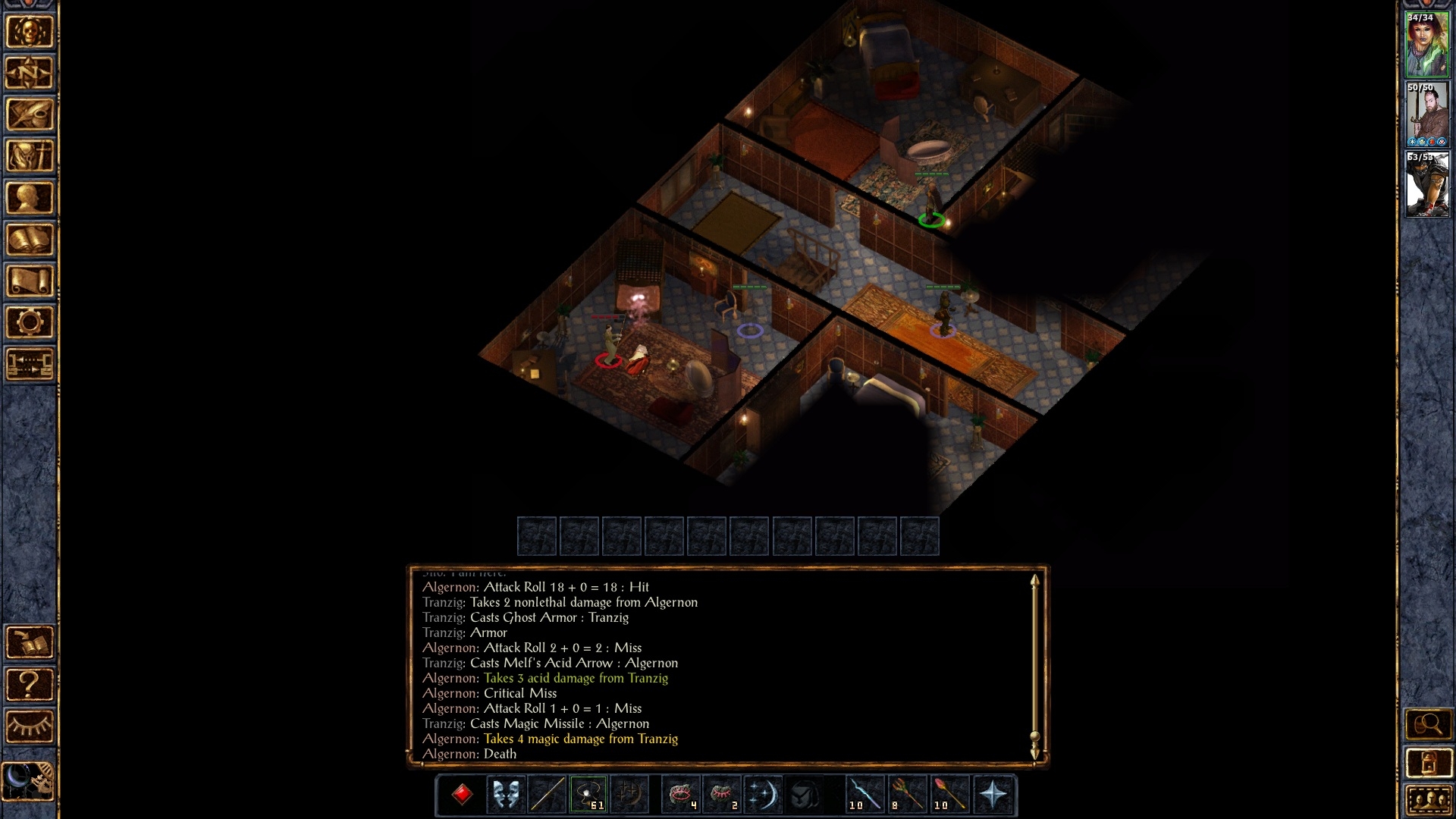Open the gear options menu
Image resolution: width=1456 pixels, height=819 pixels.
30,323
